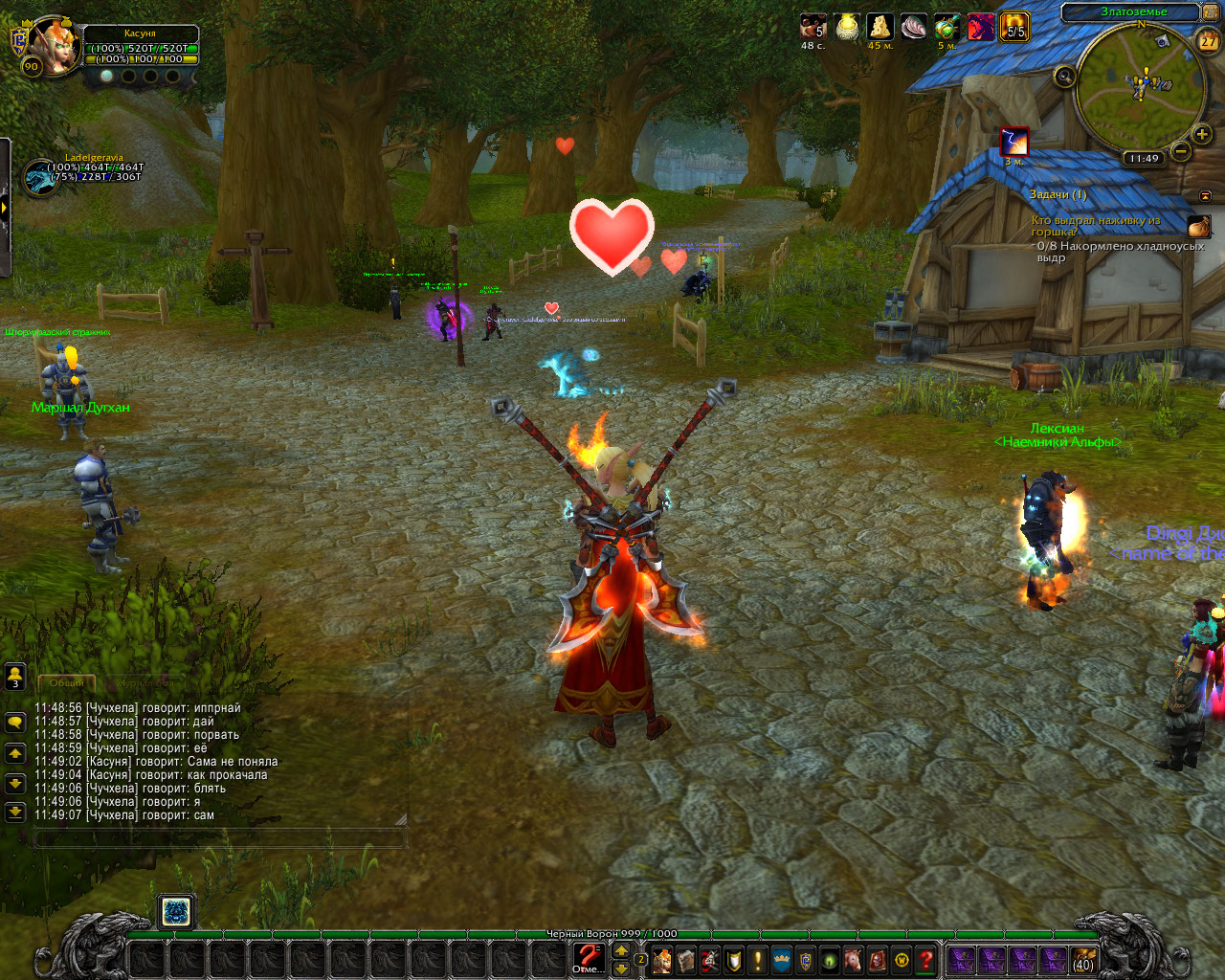Open the quest log exclamation button

point(758,960)
